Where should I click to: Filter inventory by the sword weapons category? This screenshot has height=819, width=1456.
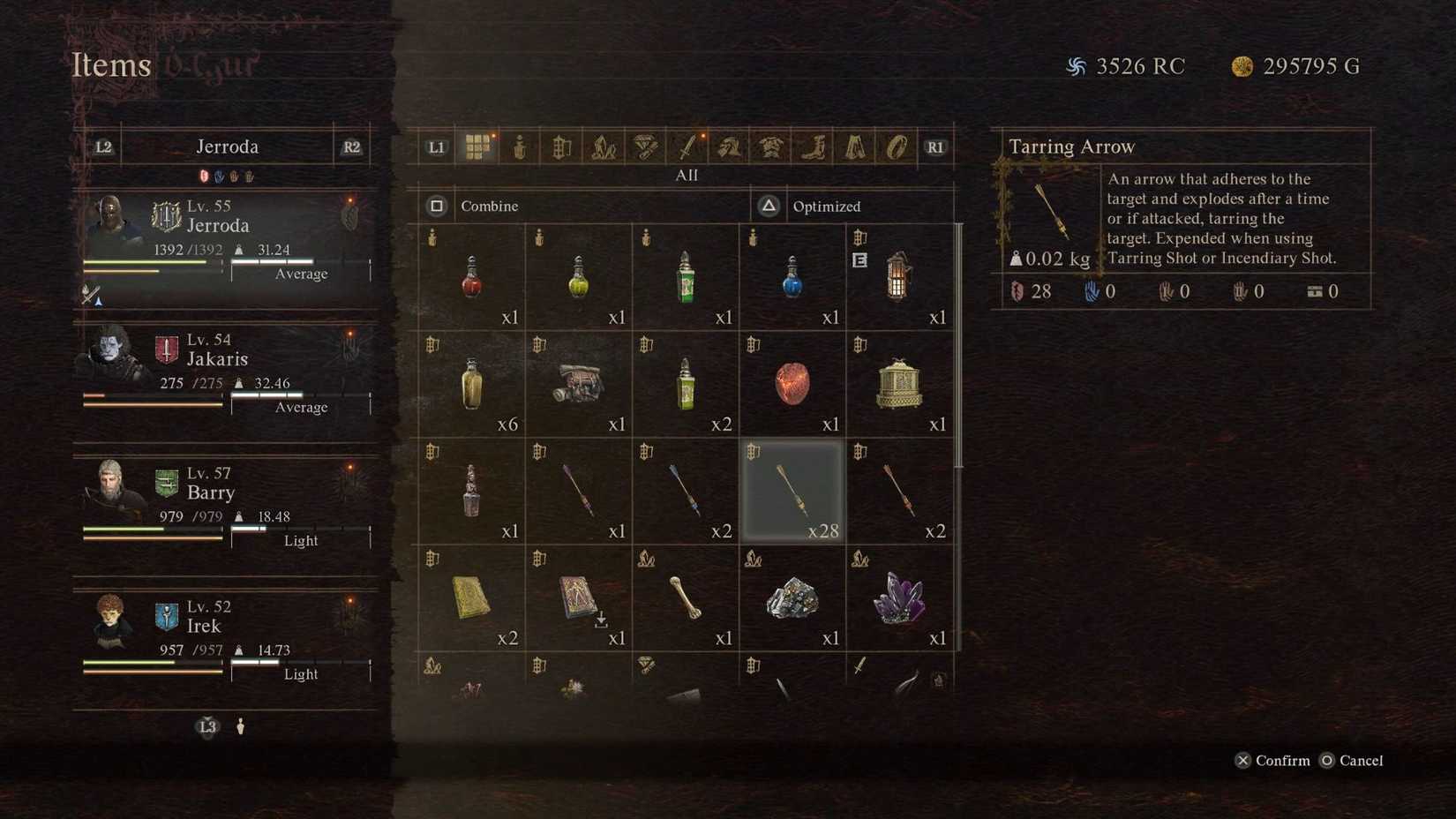pos(686,147)
